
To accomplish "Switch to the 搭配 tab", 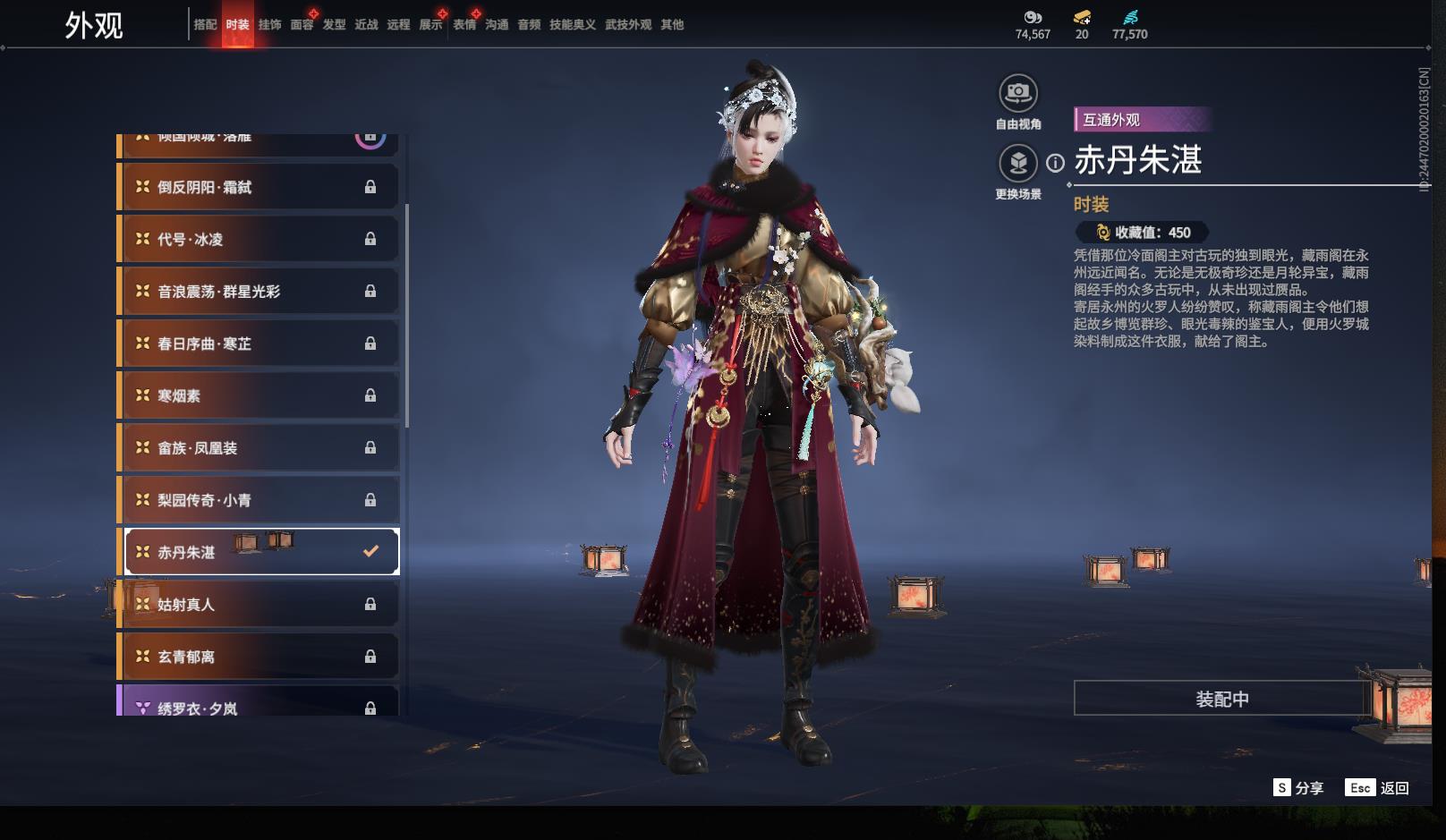I will pyautogui.click(x=205, y=25).
